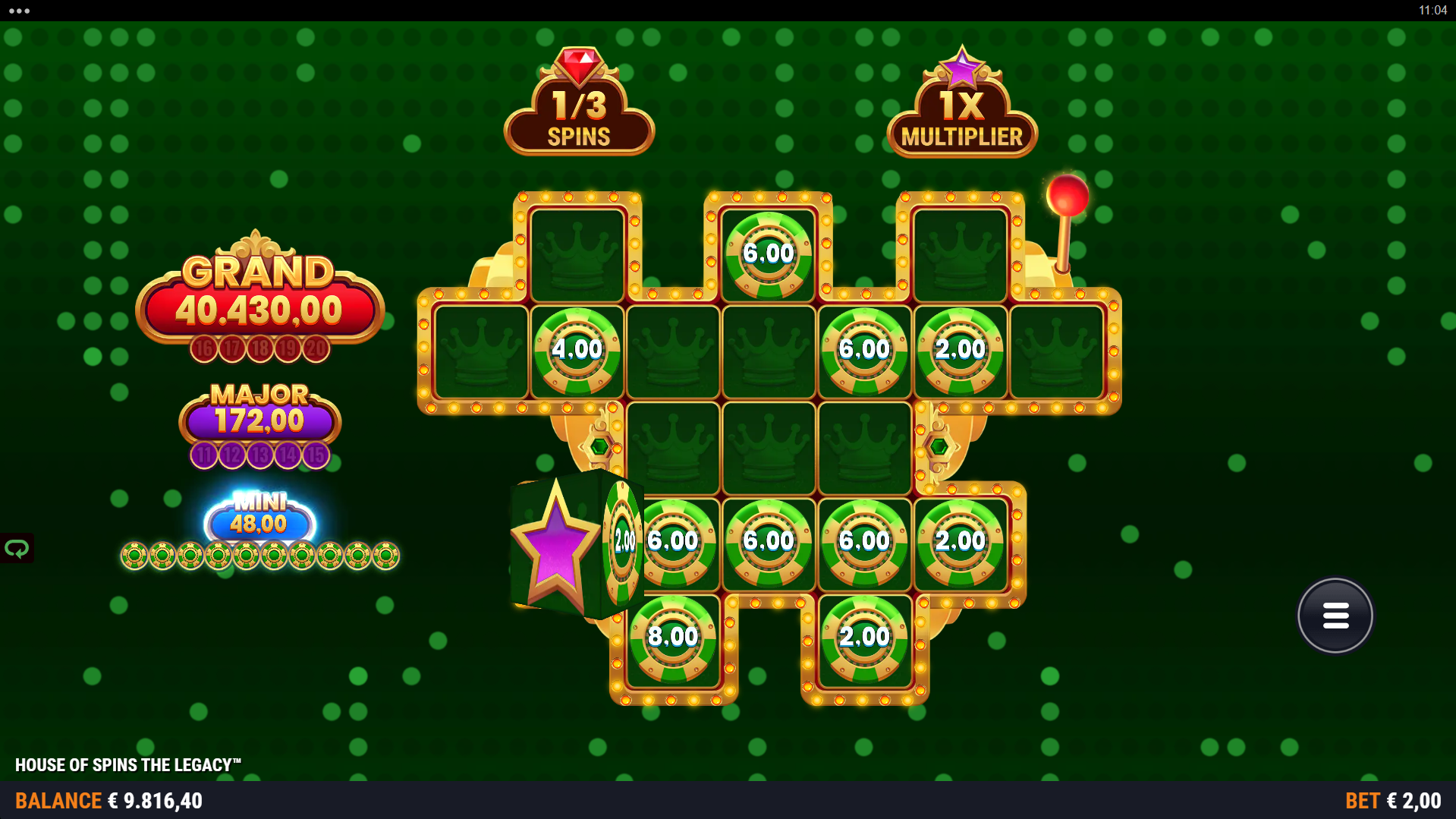Click the MINI 48,00 jackpot label
This screenshot has height=819, width=1456.
(260, 515)
